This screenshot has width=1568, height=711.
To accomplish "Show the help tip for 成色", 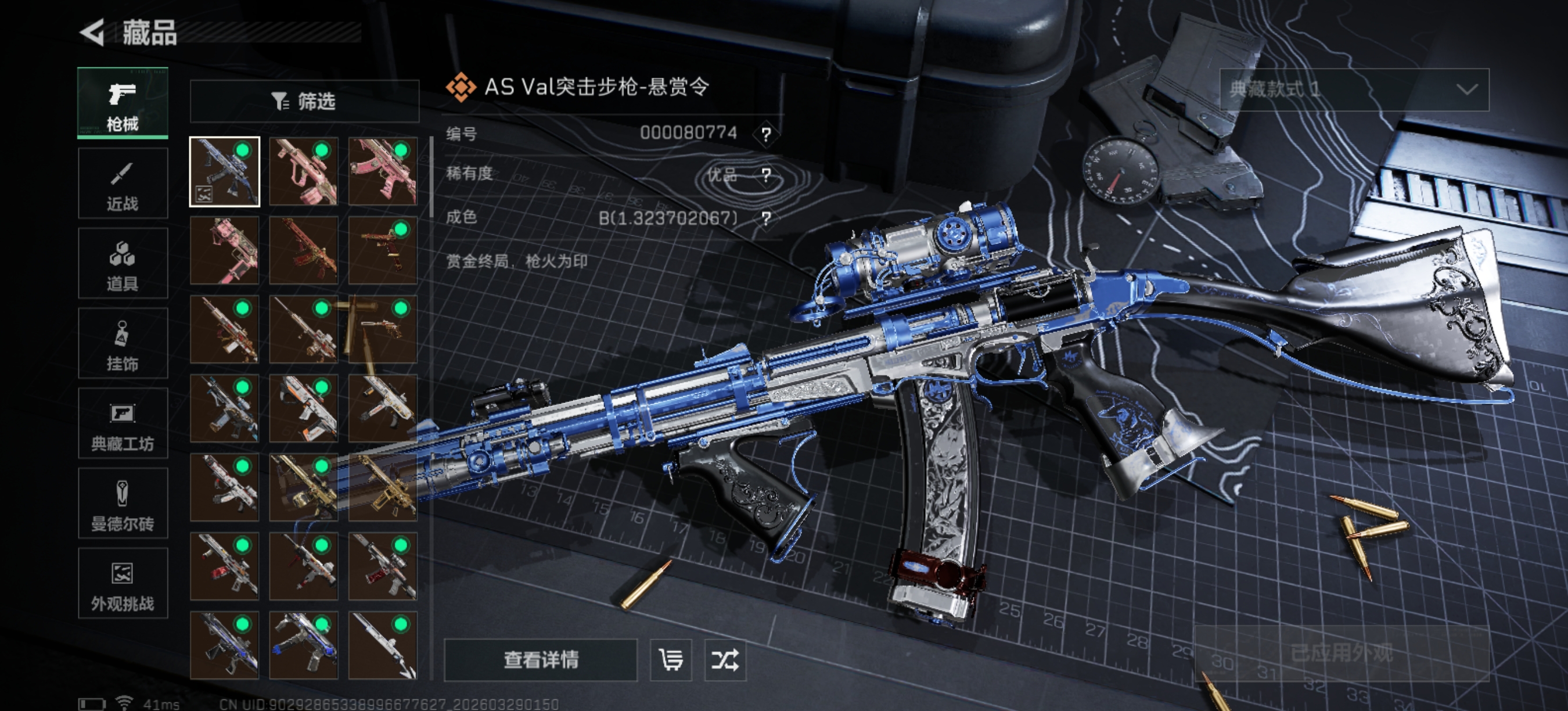I will [766, 218].
